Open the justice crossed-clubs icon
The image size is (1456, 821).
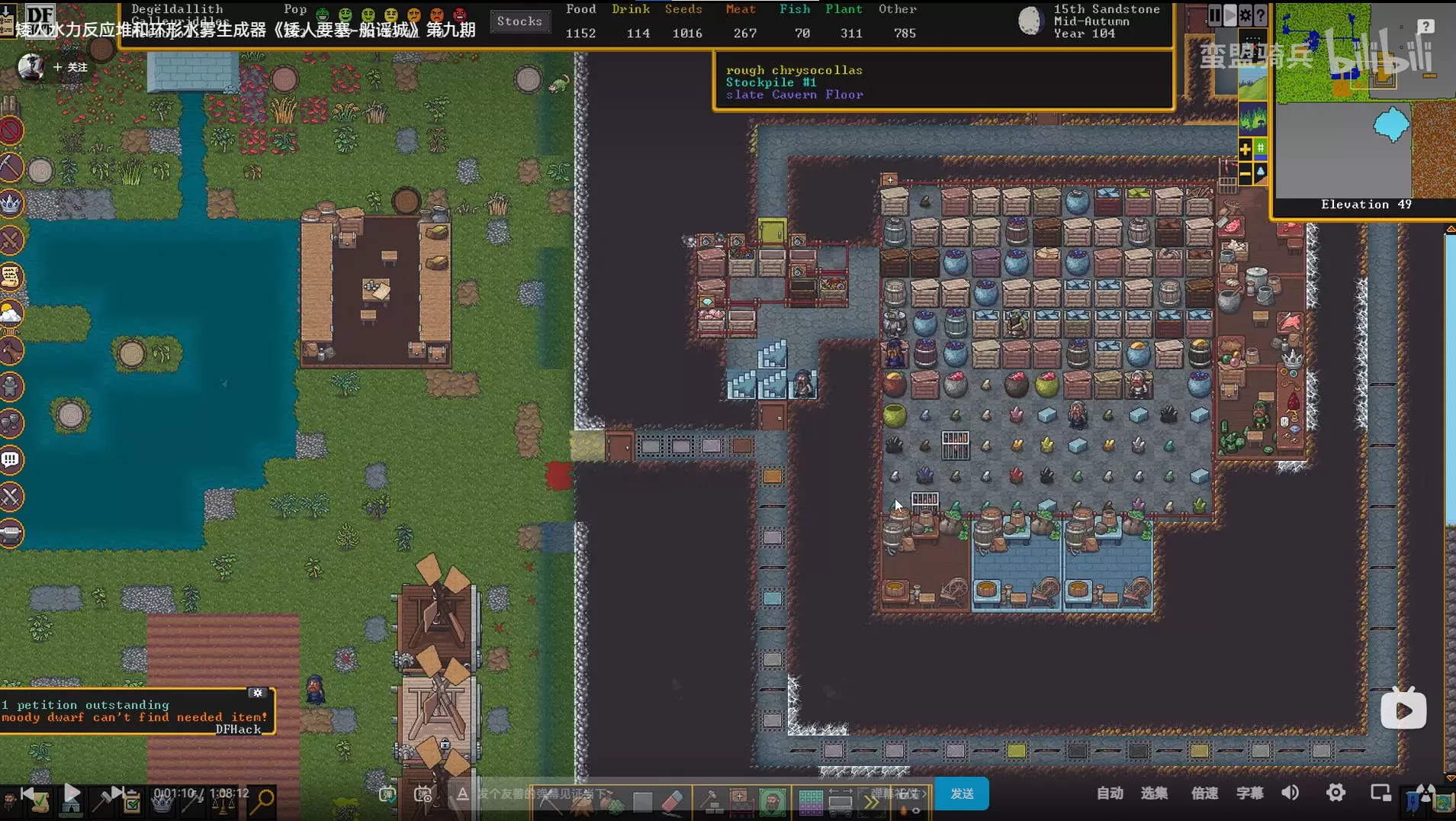pyautogui.click(x=11, y=497)
